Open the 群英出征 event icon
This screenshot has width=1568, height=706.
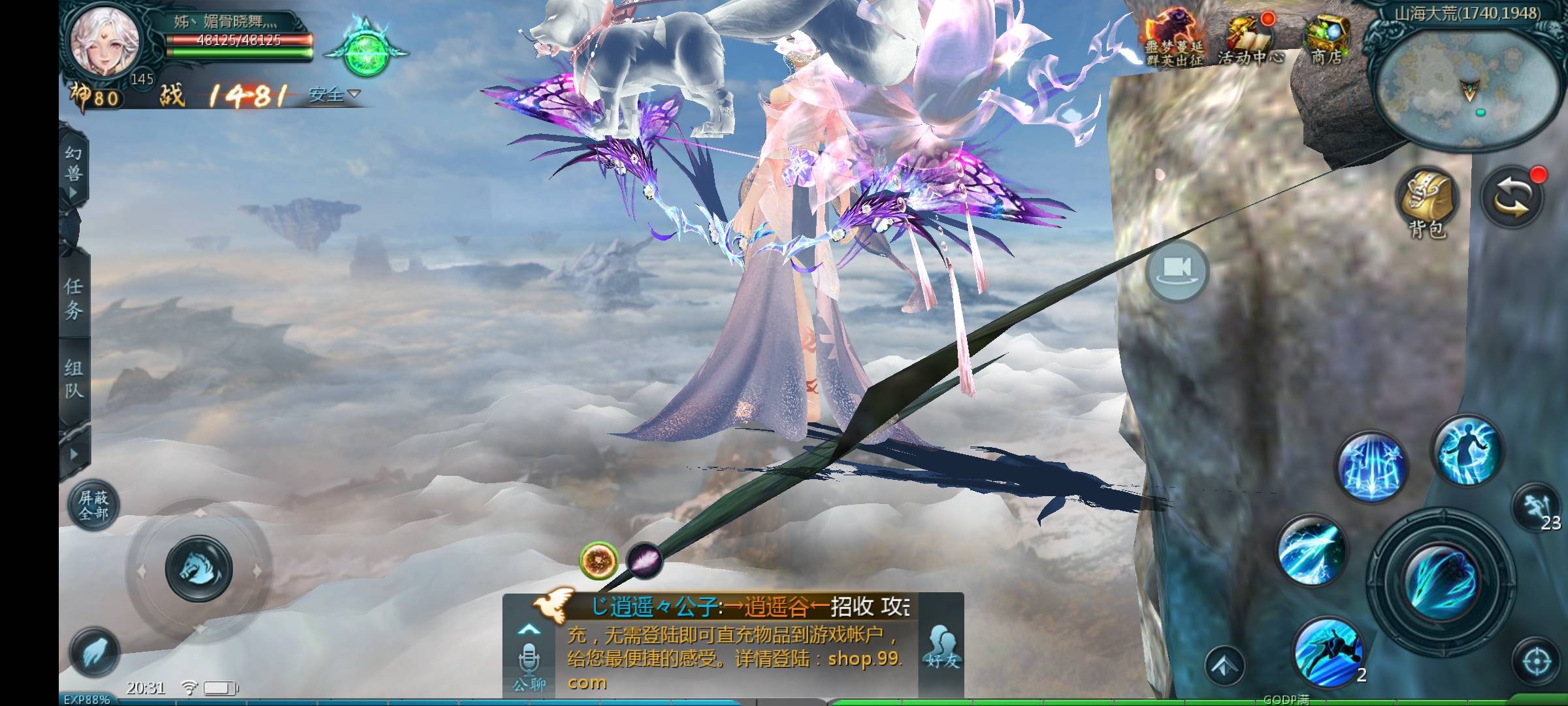click(x=1174, y=39)
